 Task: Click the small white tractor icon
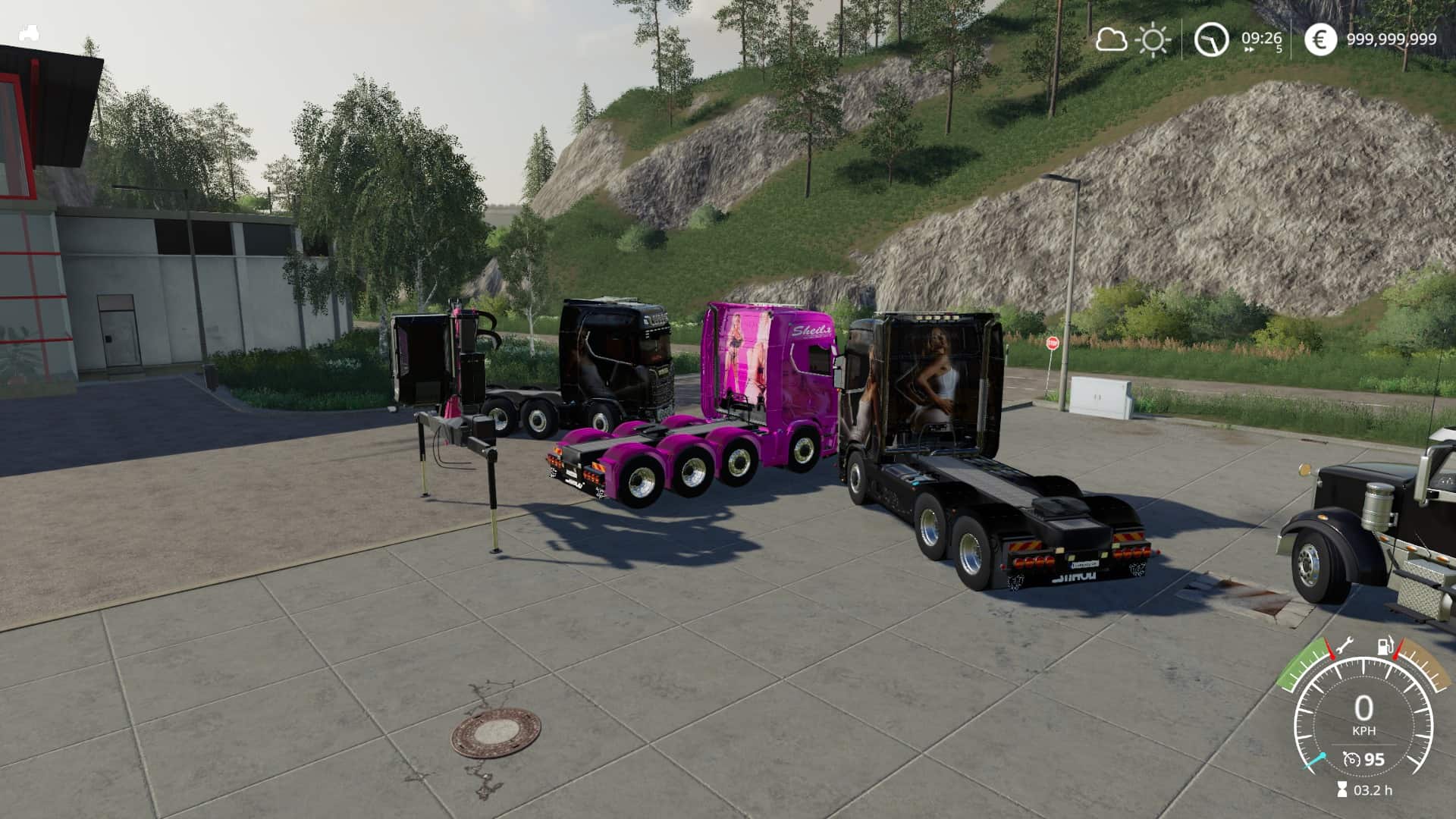click(30, 33)
